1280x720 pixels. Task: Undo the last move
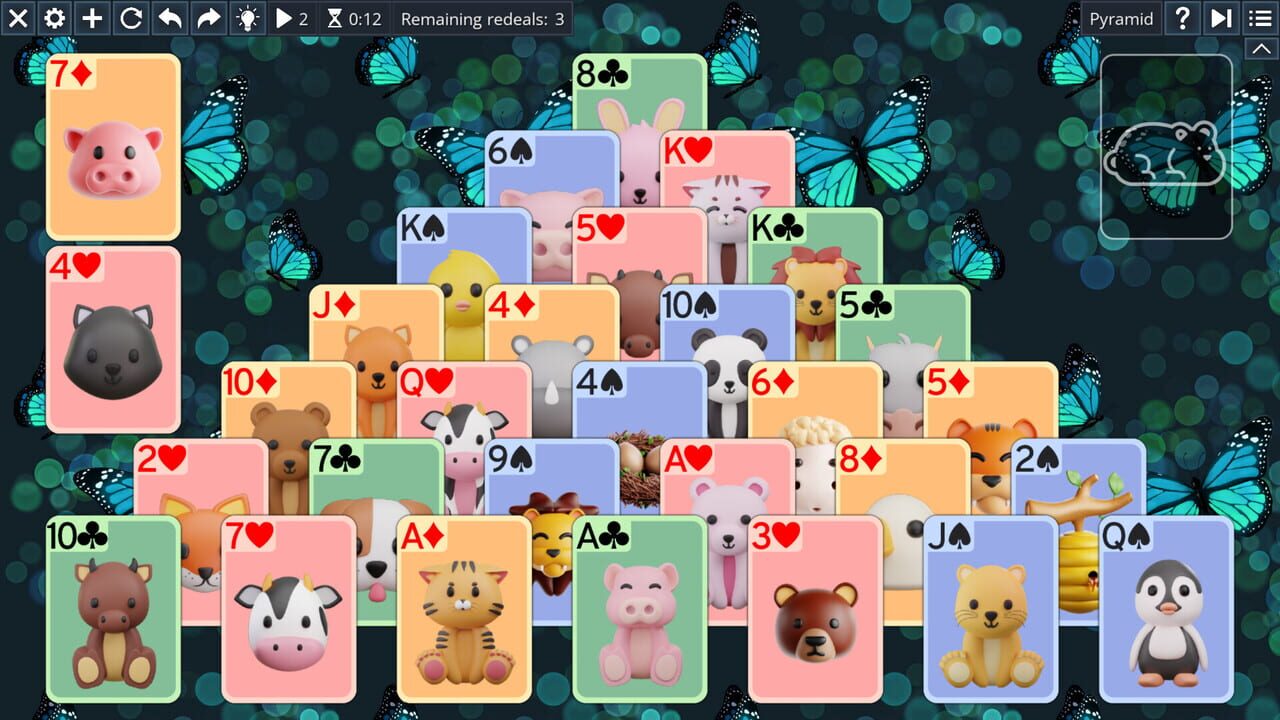(168, 18)
